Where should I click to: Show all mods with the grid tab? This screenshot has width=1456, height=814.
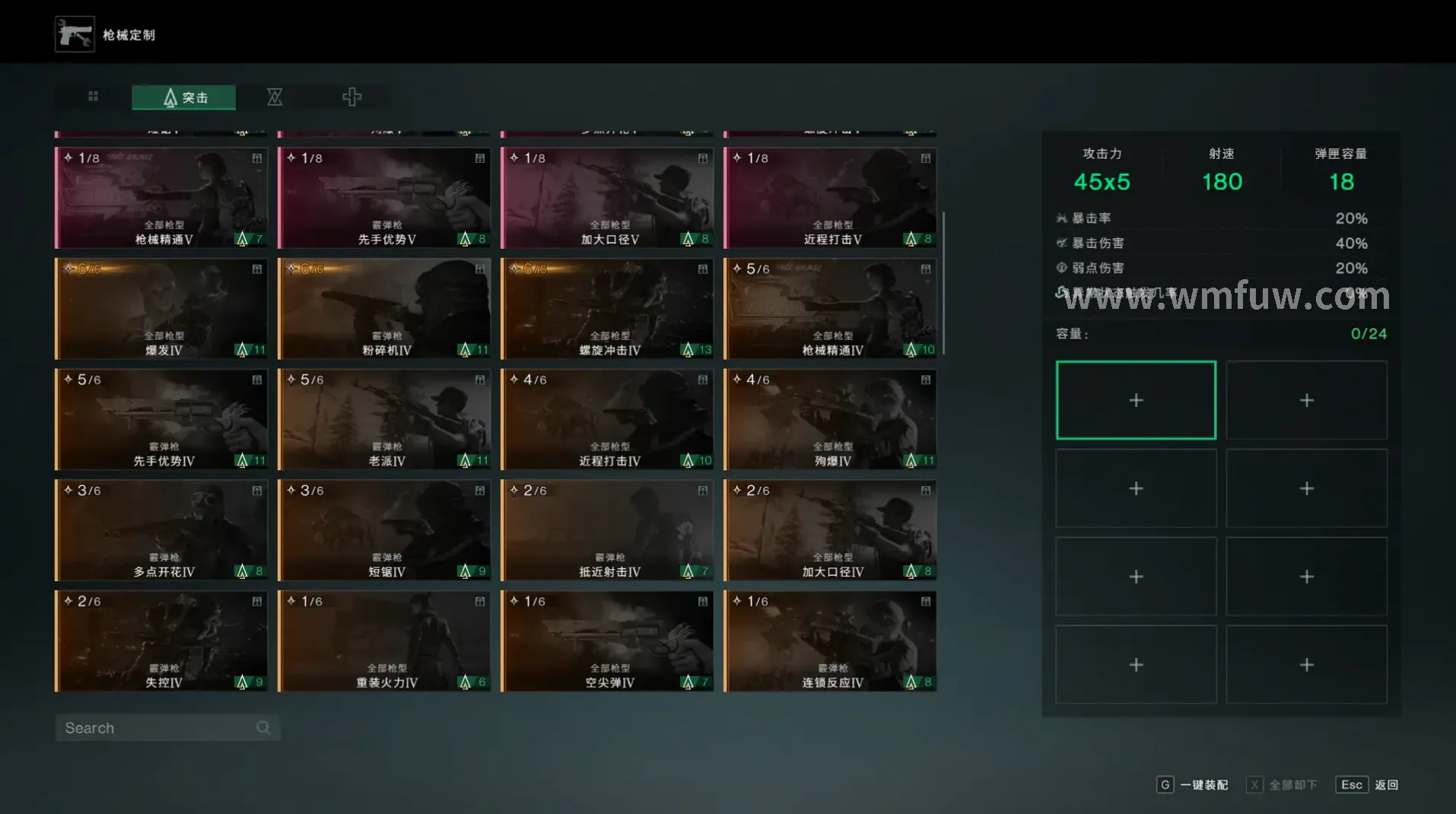tap(93, 97)
